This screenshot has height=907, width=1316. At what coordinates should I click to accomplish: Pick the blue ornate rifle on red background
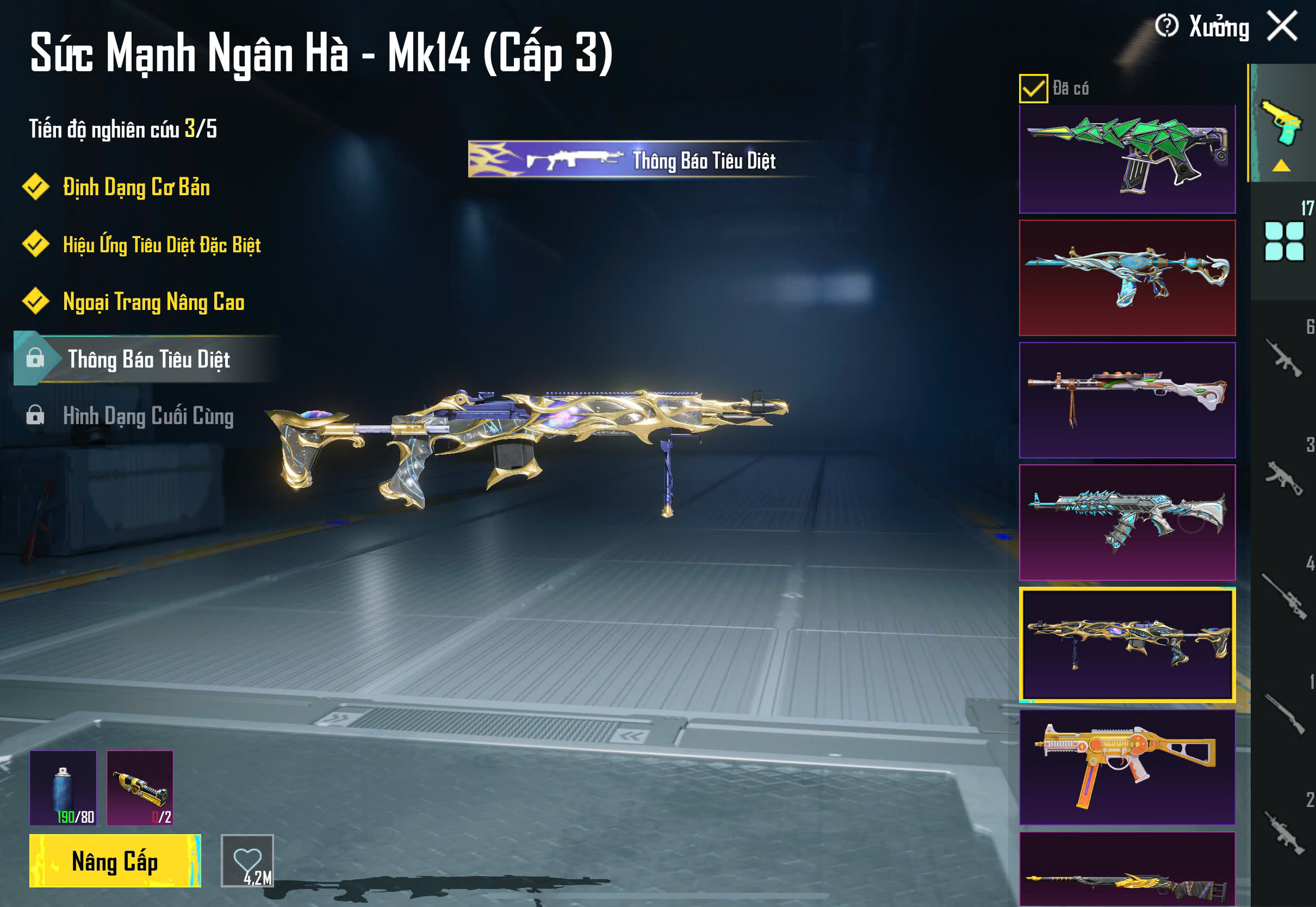1127,278
